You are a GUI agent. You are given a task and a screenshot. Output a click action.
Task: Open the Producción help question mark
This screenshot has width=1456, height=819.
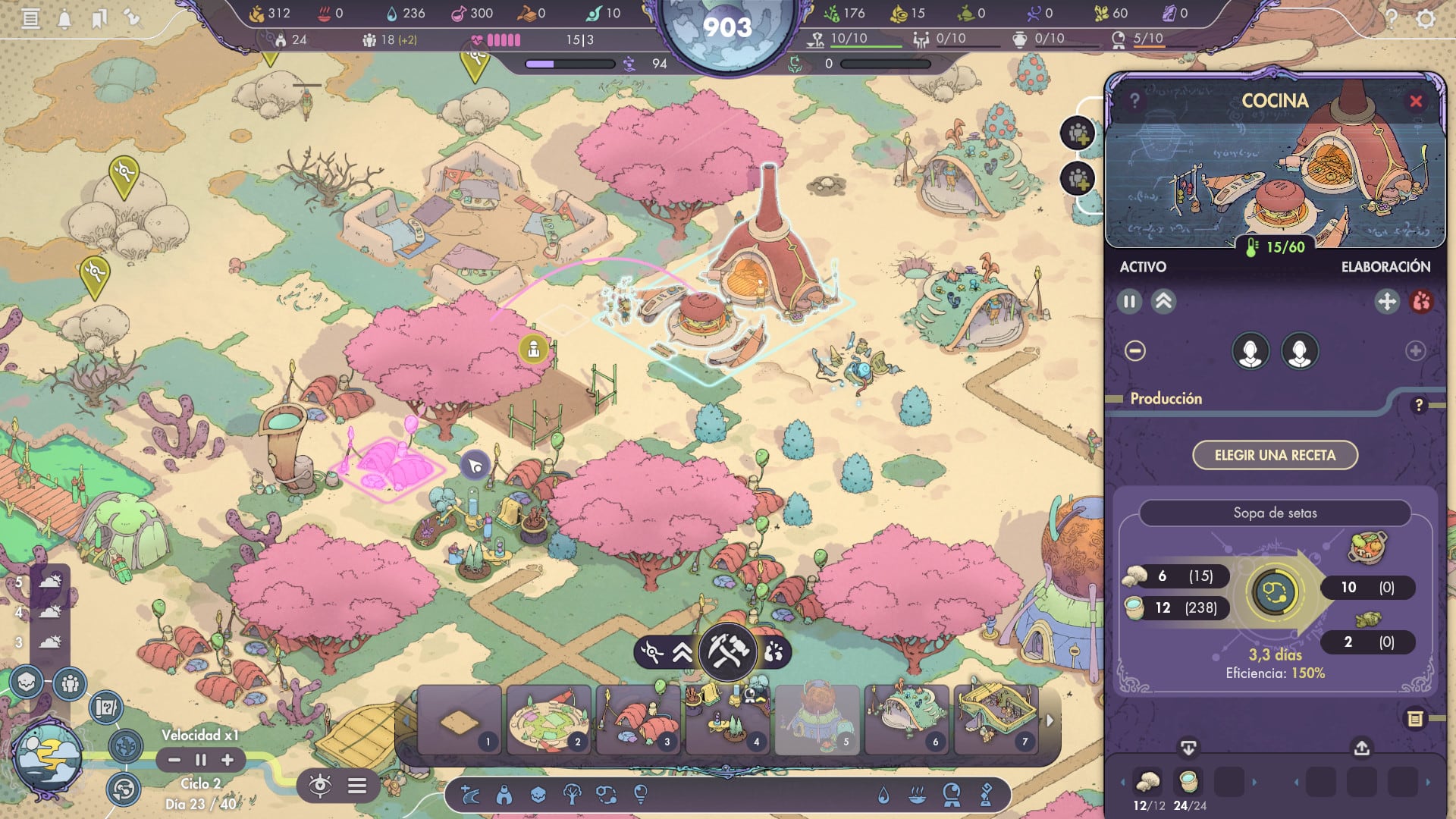click(x=1418, y=405)
